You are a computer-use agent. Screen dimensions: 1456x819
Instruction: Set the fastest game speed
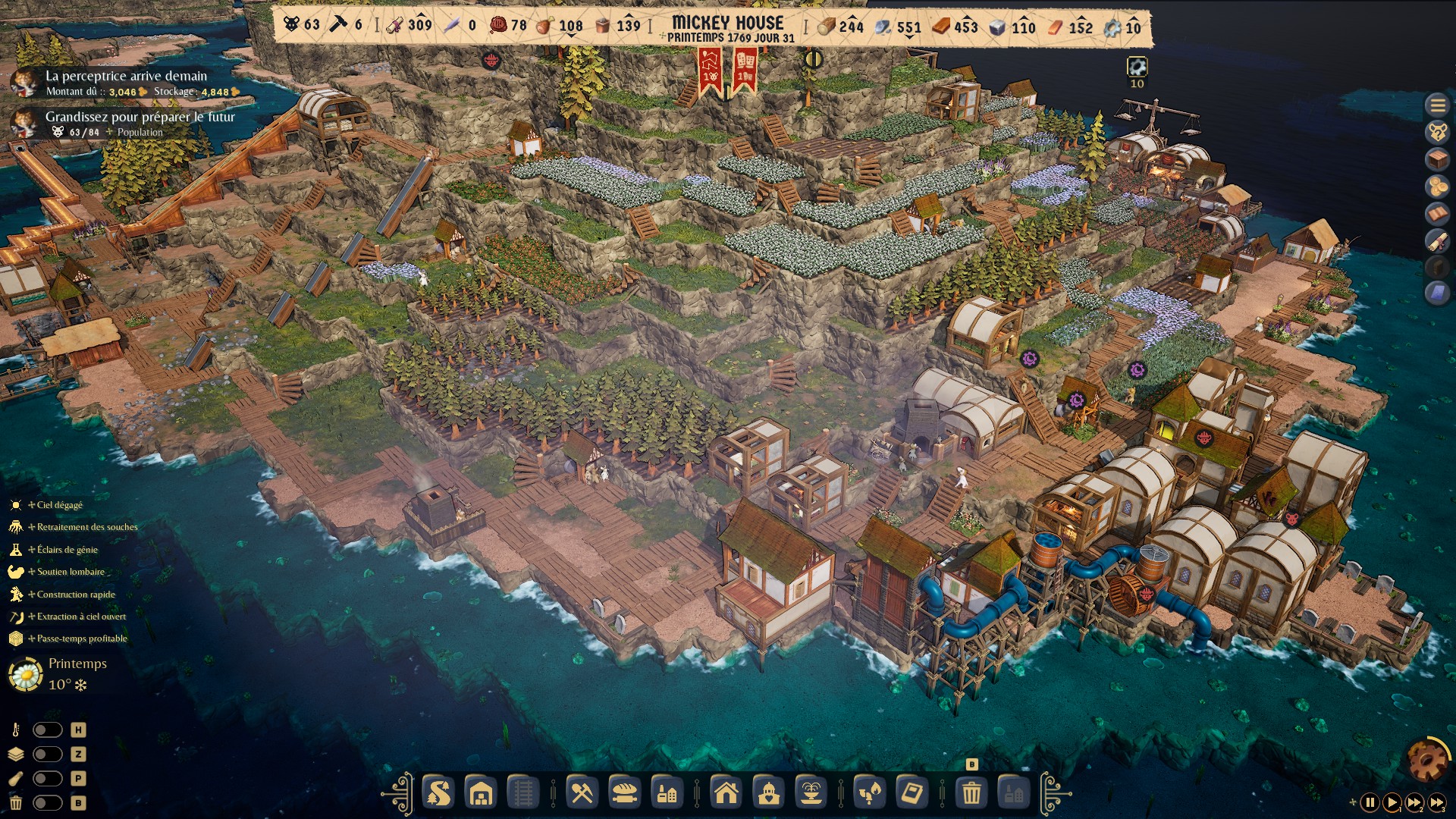pyautogui.click(x=1436, y=802)
